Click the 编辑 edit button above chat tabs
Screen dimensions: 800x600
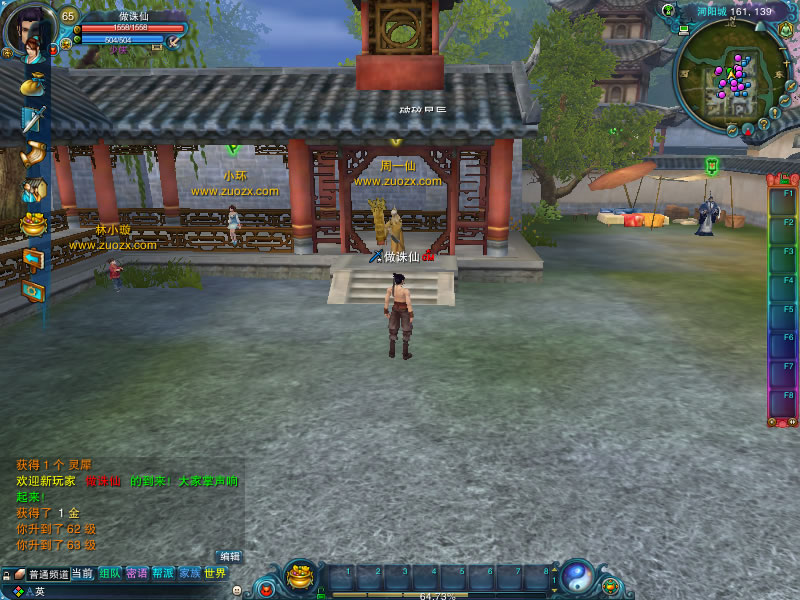pos(230,556)
